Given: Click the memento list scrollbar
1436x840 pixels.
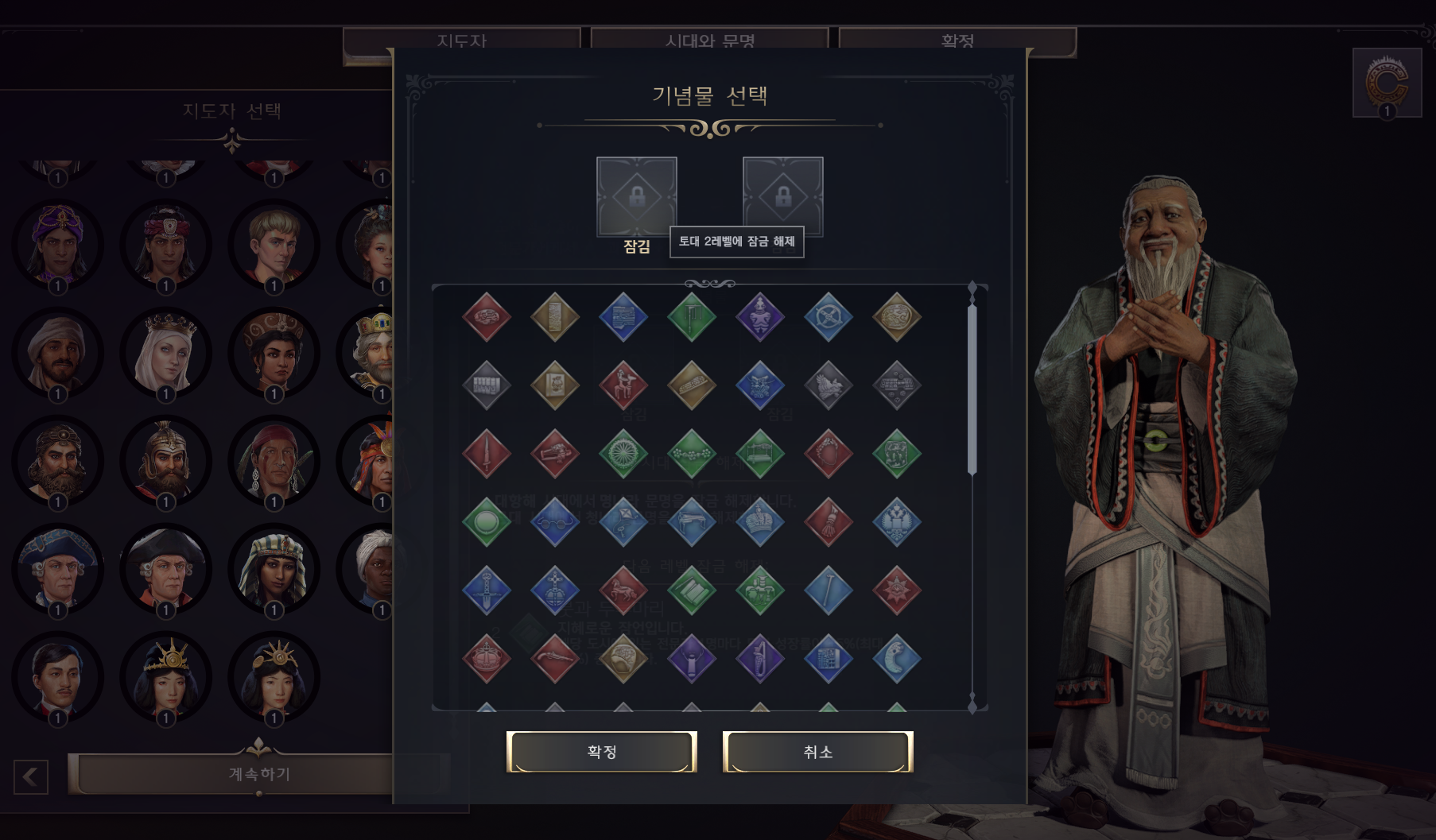Looking at the screenshot, I should point(972,389).
